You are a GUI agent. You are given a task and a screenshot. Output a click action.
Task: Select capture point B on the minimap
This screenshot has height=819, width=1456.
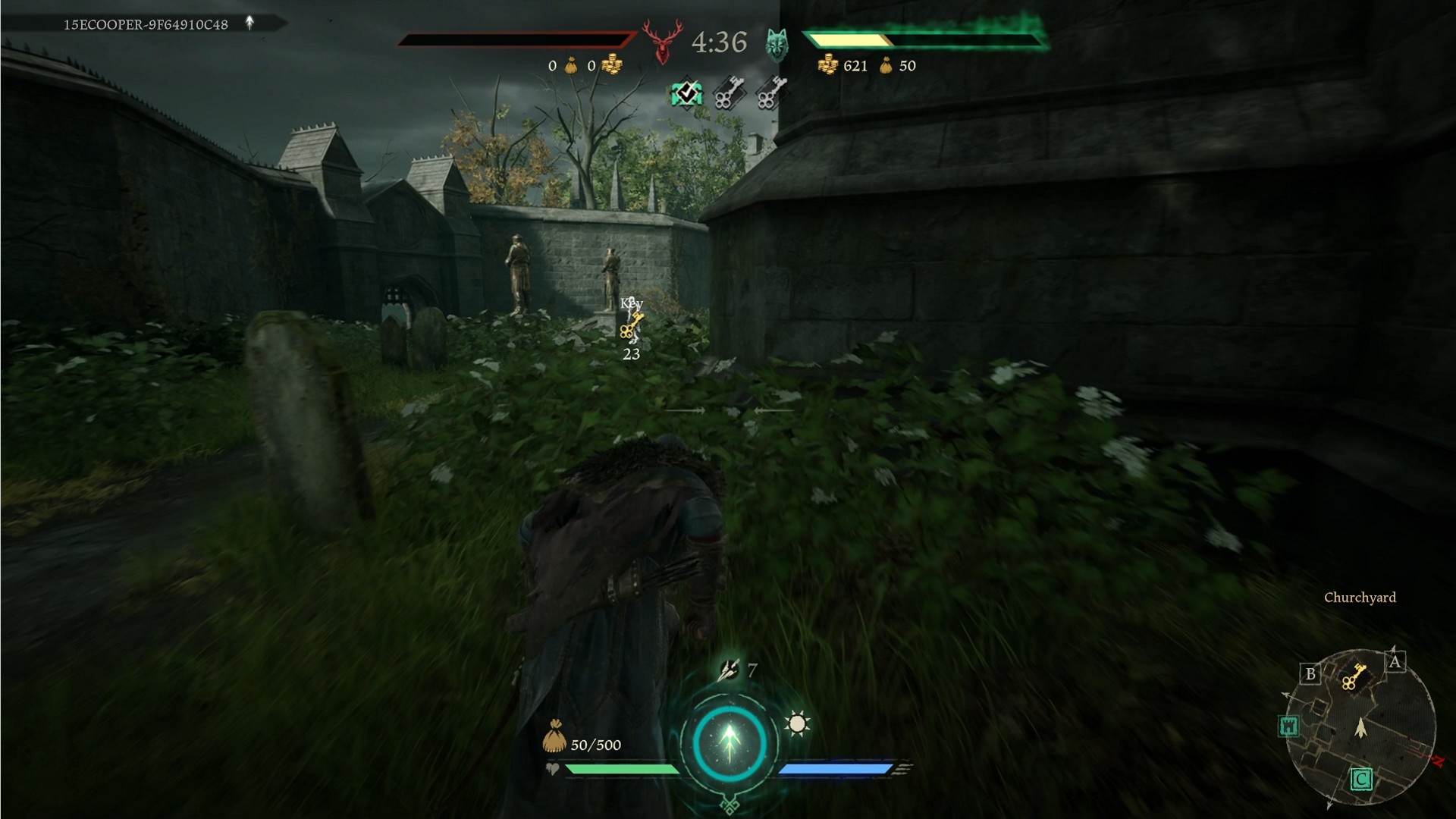pyautogui.click(x=1310, y=673)
